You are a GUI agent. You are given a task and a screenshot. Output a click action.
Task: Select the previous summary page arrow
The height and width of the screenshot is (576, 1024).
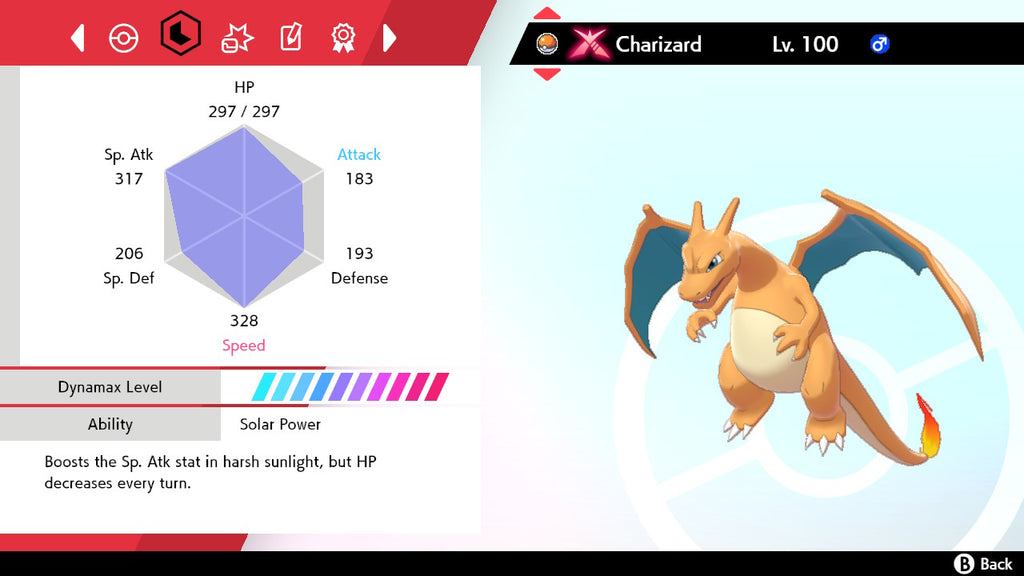[77, 38]
